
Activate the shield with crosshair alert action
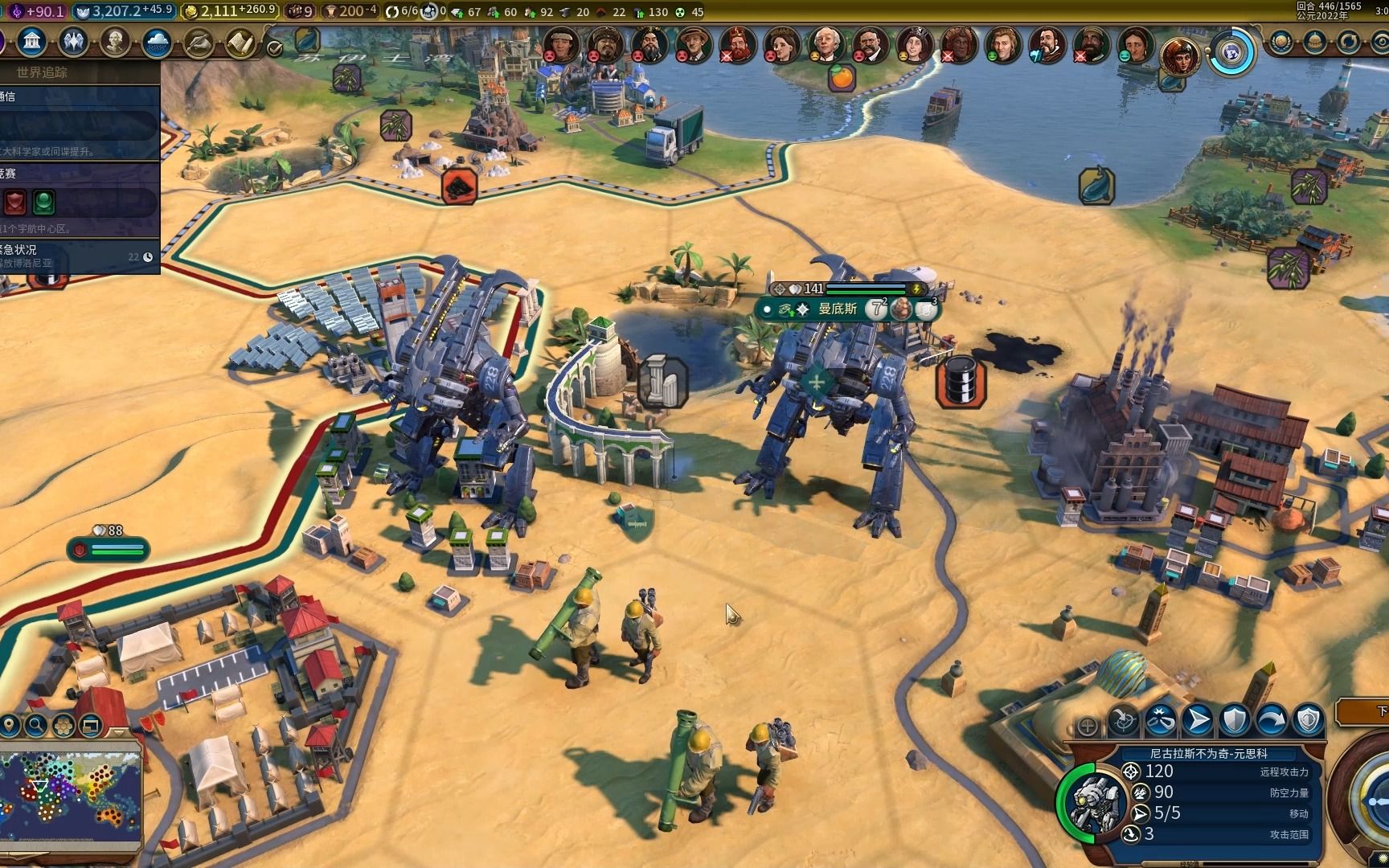[1308, 720]
